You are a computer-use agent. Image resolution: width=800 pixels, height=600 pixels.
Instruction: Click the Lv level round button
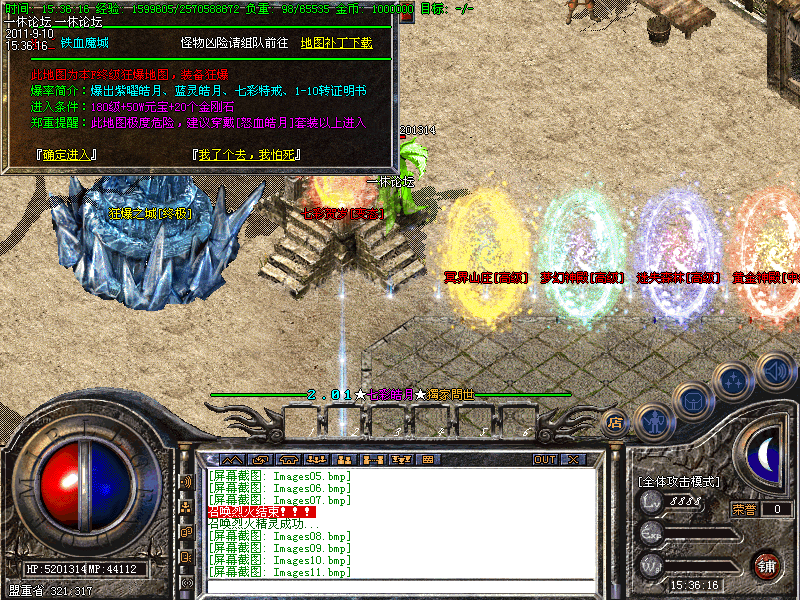pyautogui.click(x=651, y=502)
